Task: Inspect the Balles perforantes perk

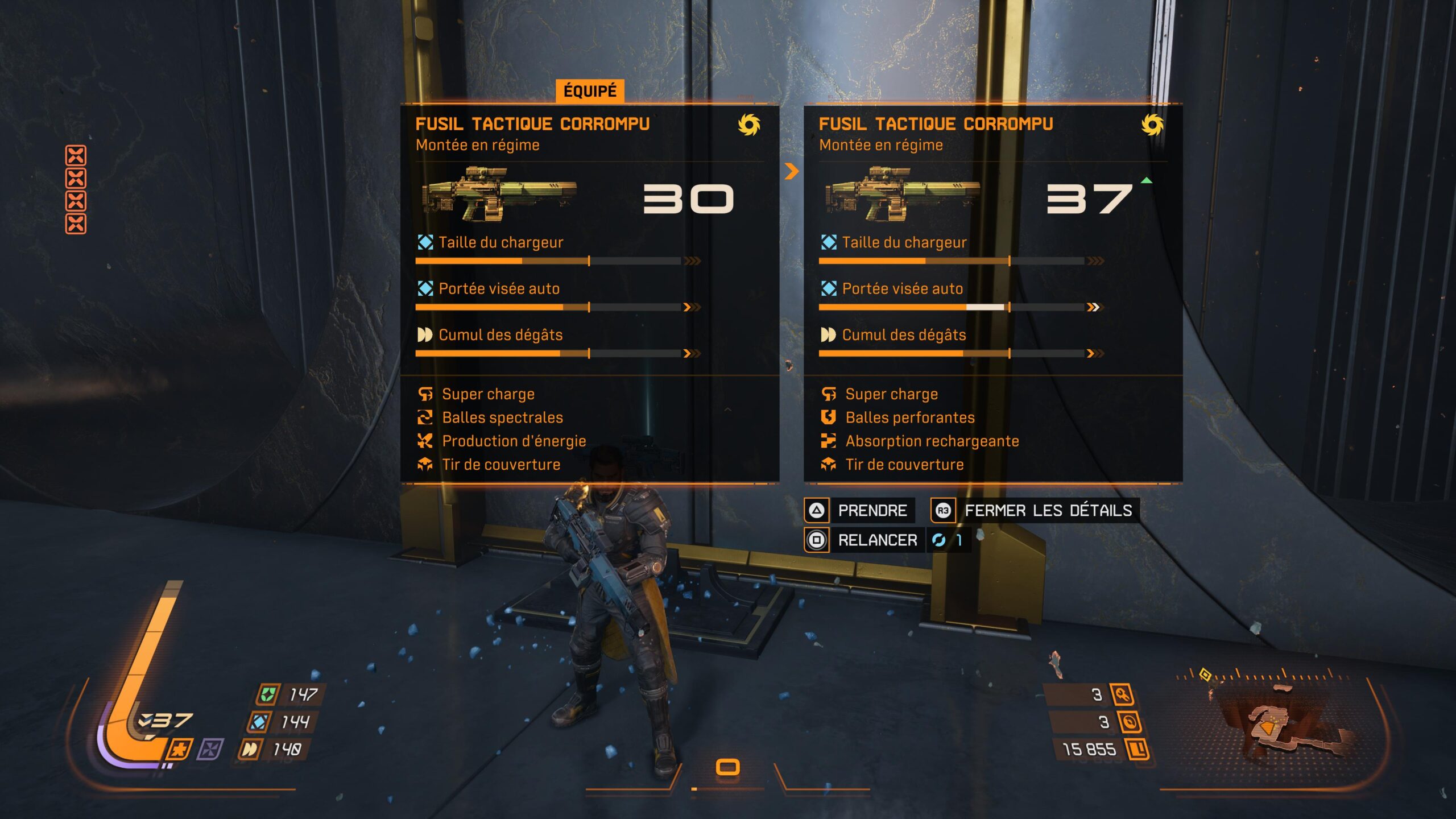Action: (x=909, y=417)
